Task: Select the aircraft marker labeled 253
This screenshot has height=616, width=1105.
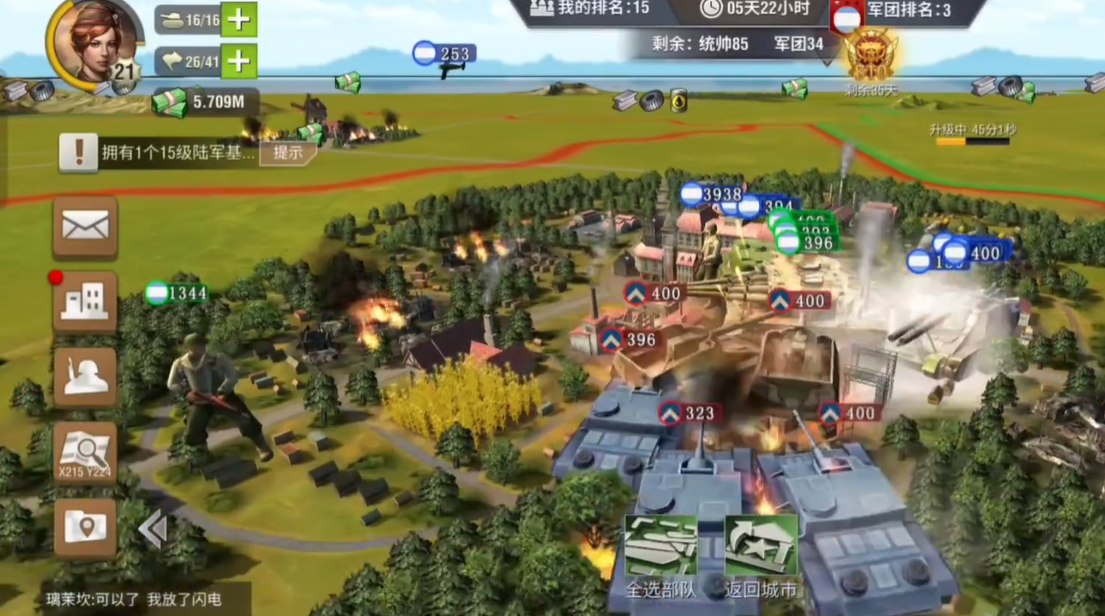Action: (x=445, y=54)
